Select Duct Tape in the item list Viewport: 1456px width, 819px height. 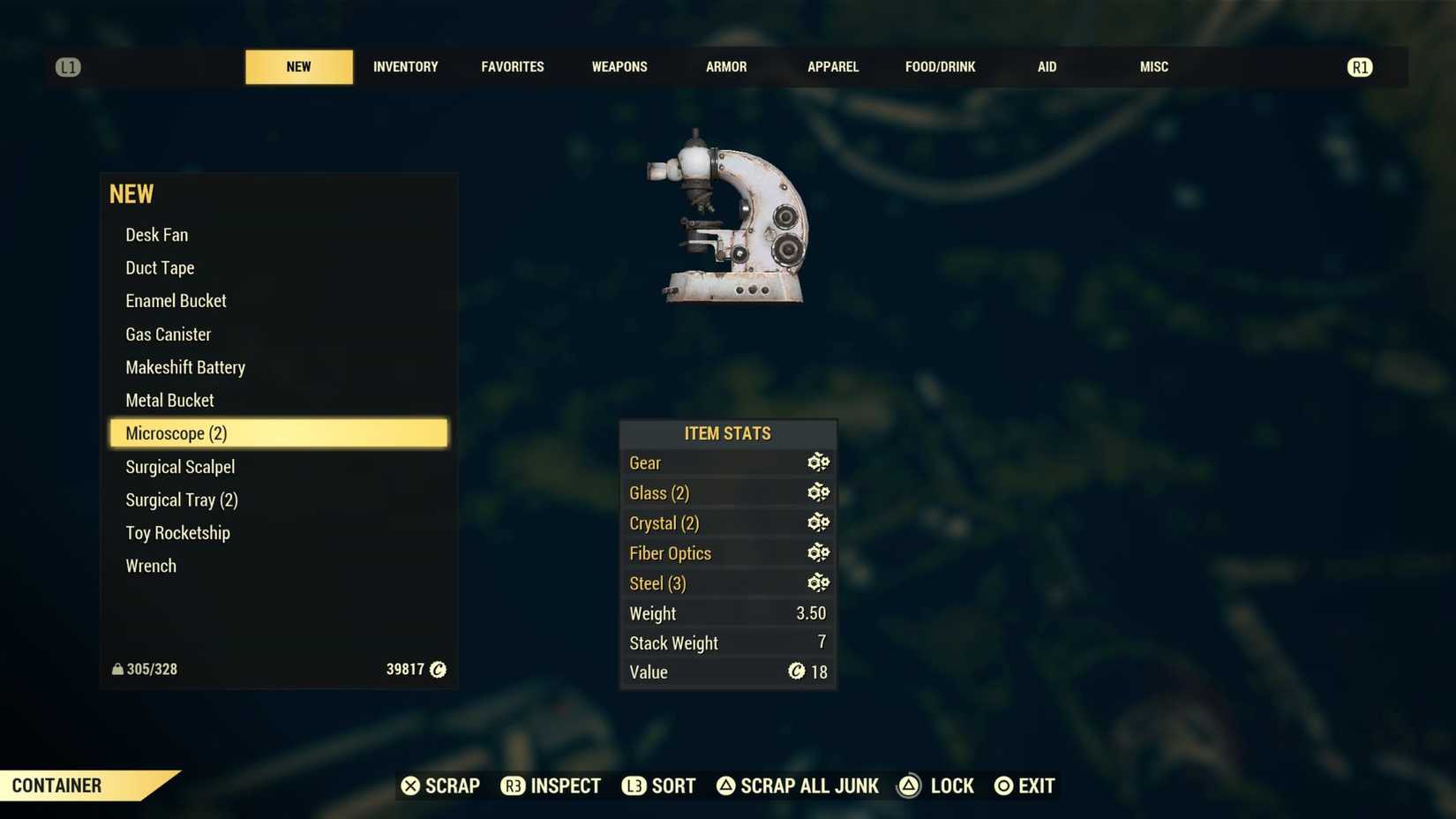(160, 267)
